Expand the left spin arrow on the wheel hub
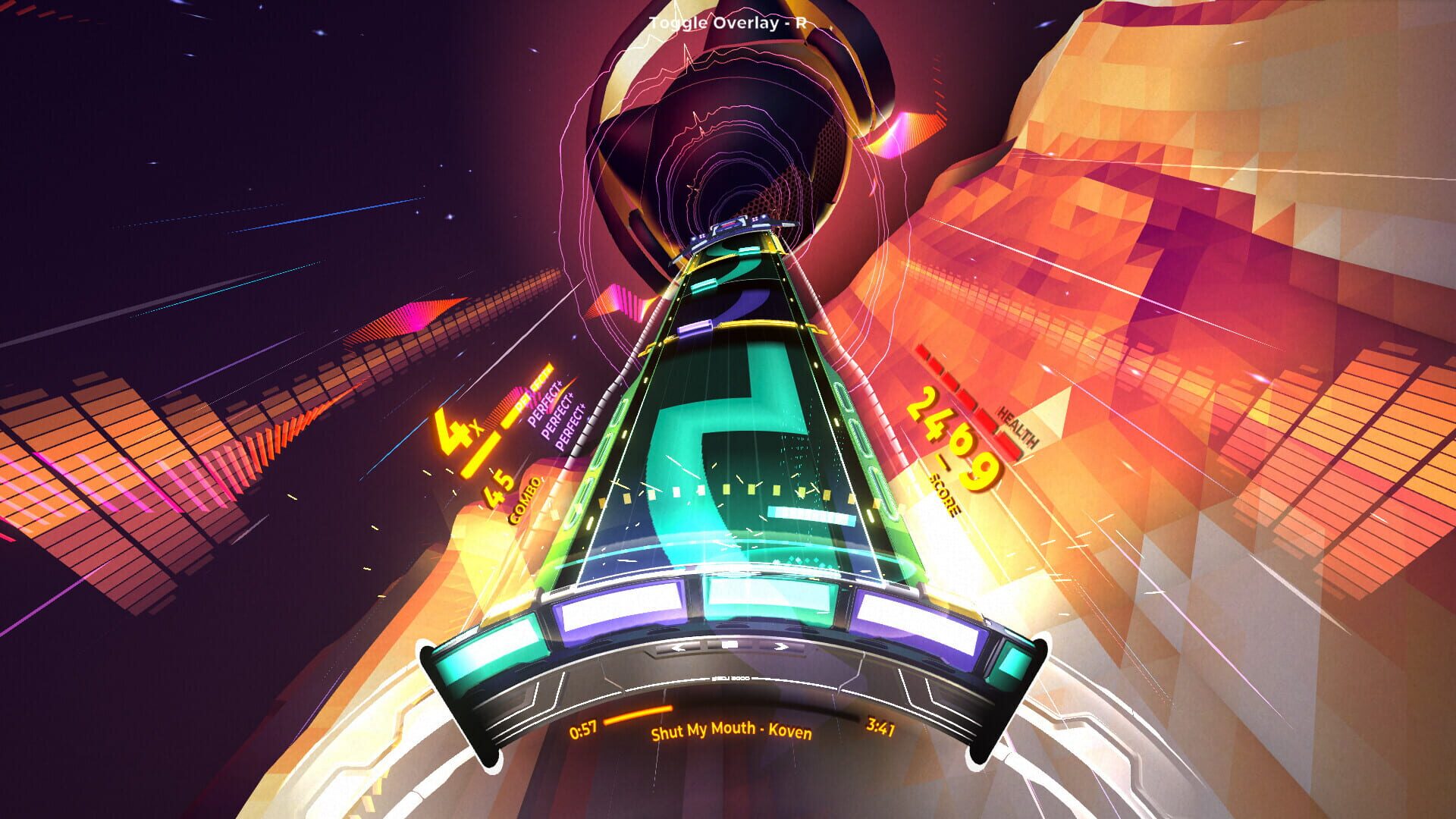This screenshot has width=1456, height=819. point(679,647)
